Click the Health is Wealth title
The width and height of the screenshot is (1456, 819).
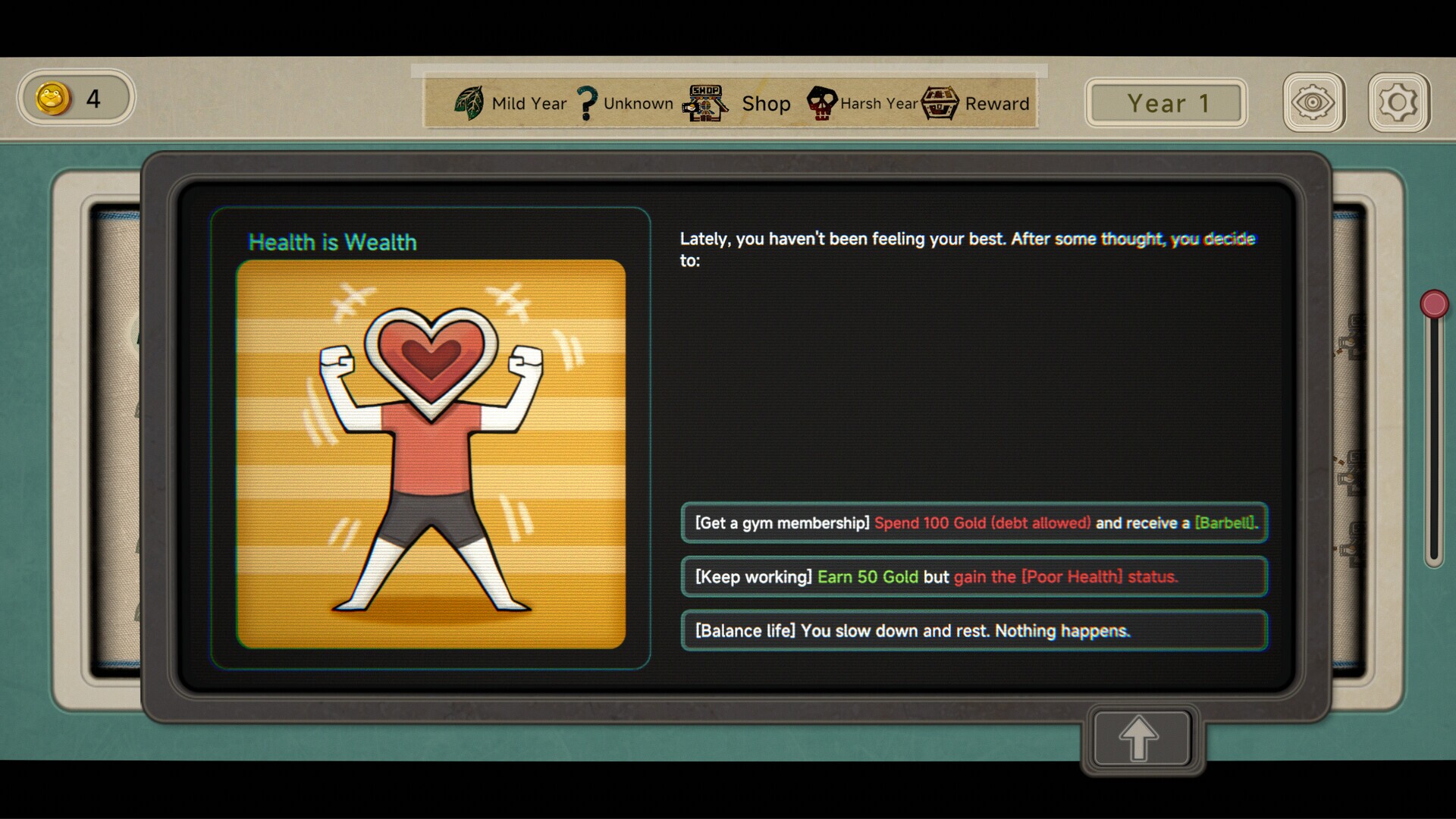pos(333,243)
